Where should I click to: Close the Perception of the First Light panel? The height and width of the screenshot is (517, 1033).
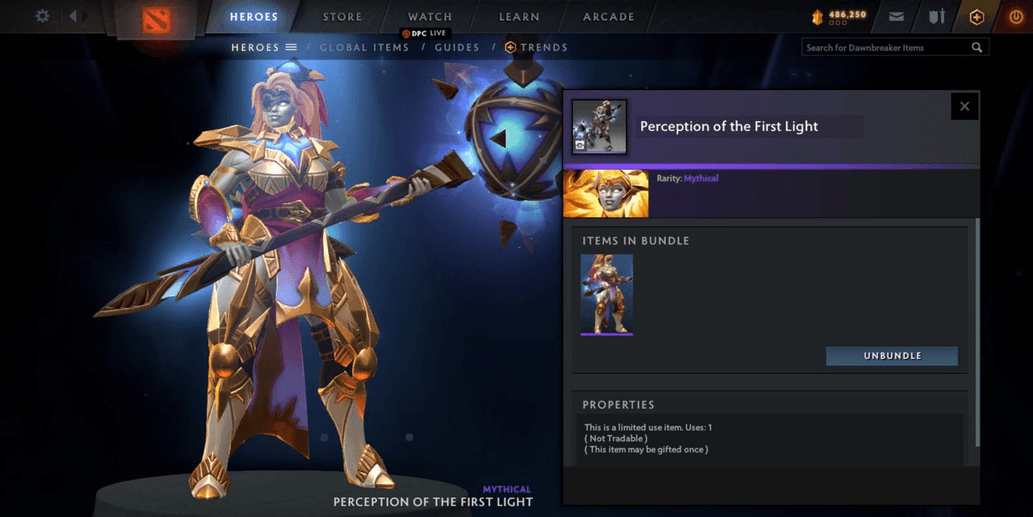pyautogui.click(x=964, y=106)
